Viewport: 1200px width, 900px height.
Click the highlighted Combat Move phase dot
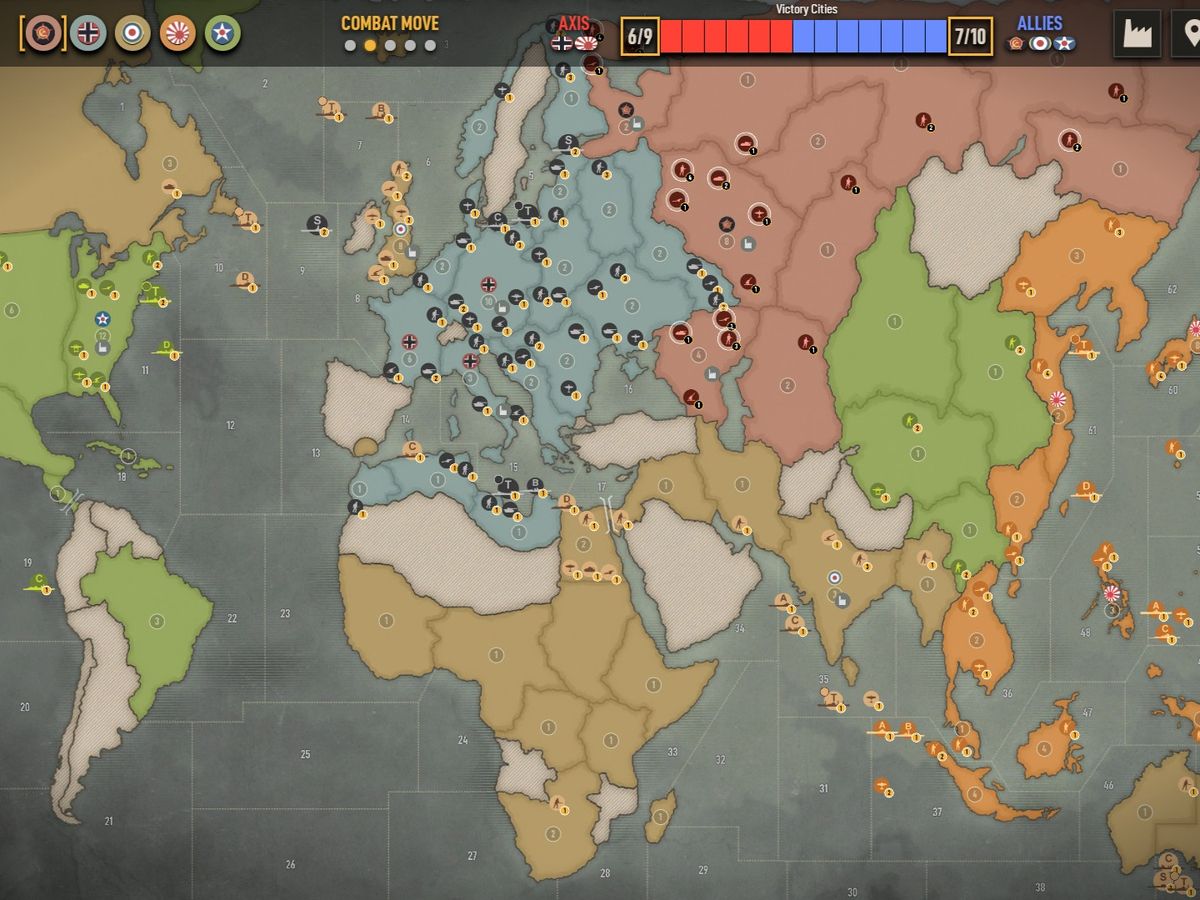[370, 45]
